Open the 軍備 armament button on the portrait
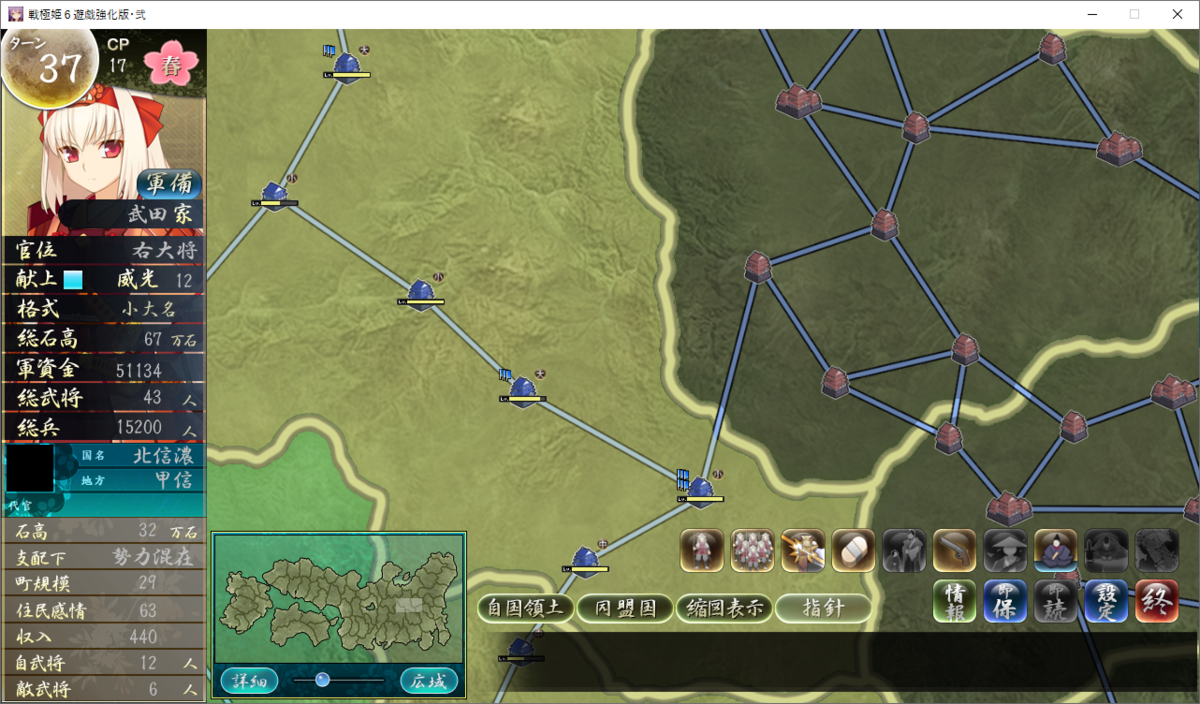Image resolution: width=1200 pixels, height=704 pixels. (169, 185)
